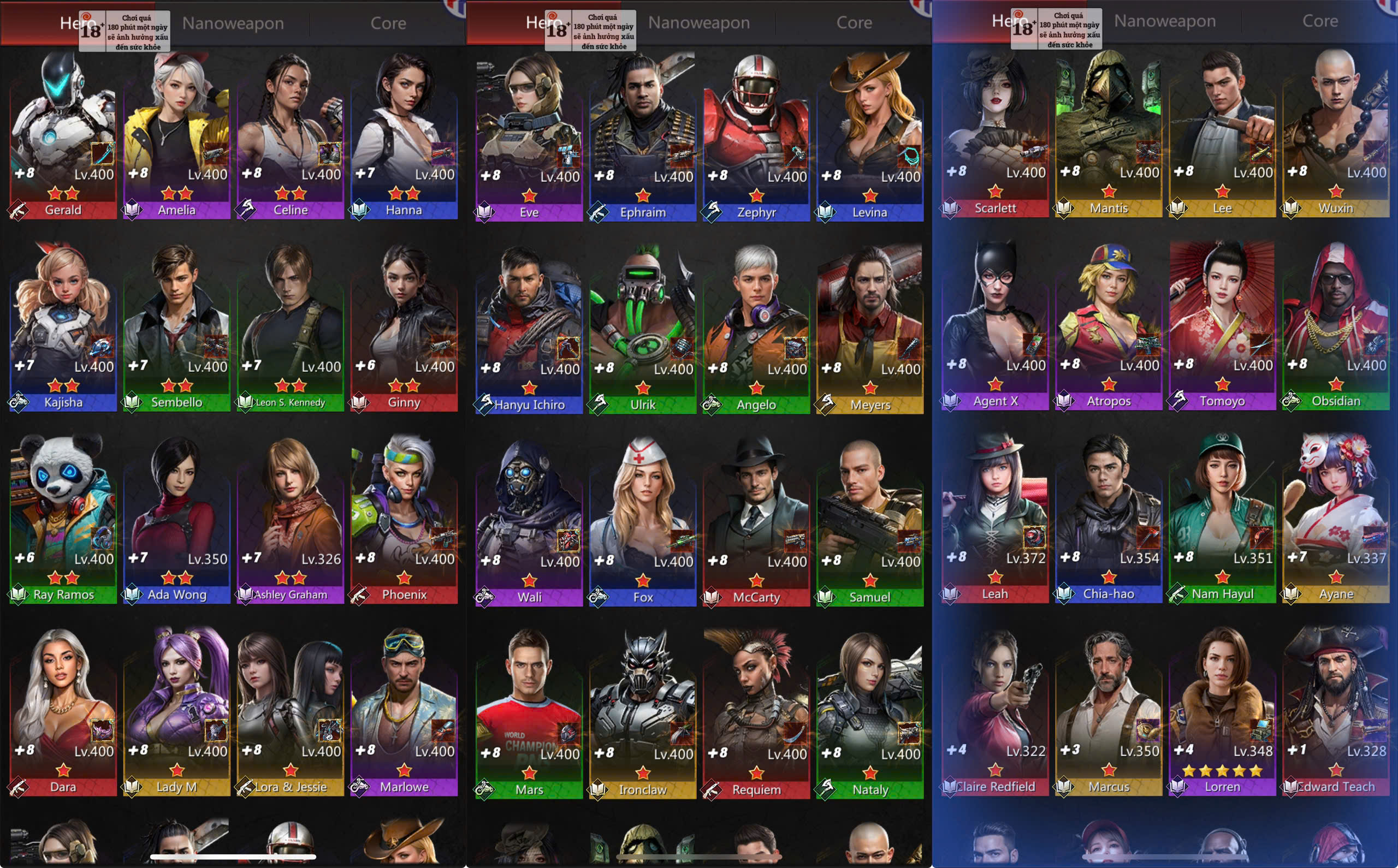
Task: Open the Lora & Jessie card
Action: [290, 712]
